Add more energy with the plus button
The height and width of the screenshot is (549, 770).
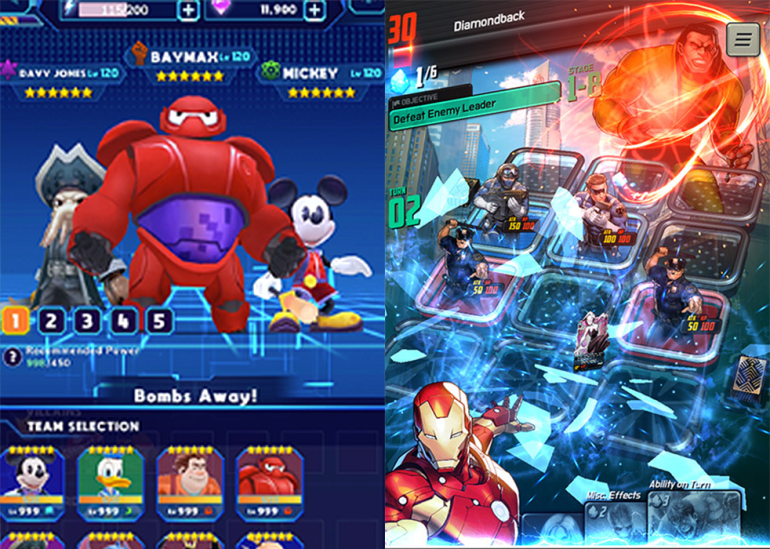pyautogui.click(x=188, y=11)
